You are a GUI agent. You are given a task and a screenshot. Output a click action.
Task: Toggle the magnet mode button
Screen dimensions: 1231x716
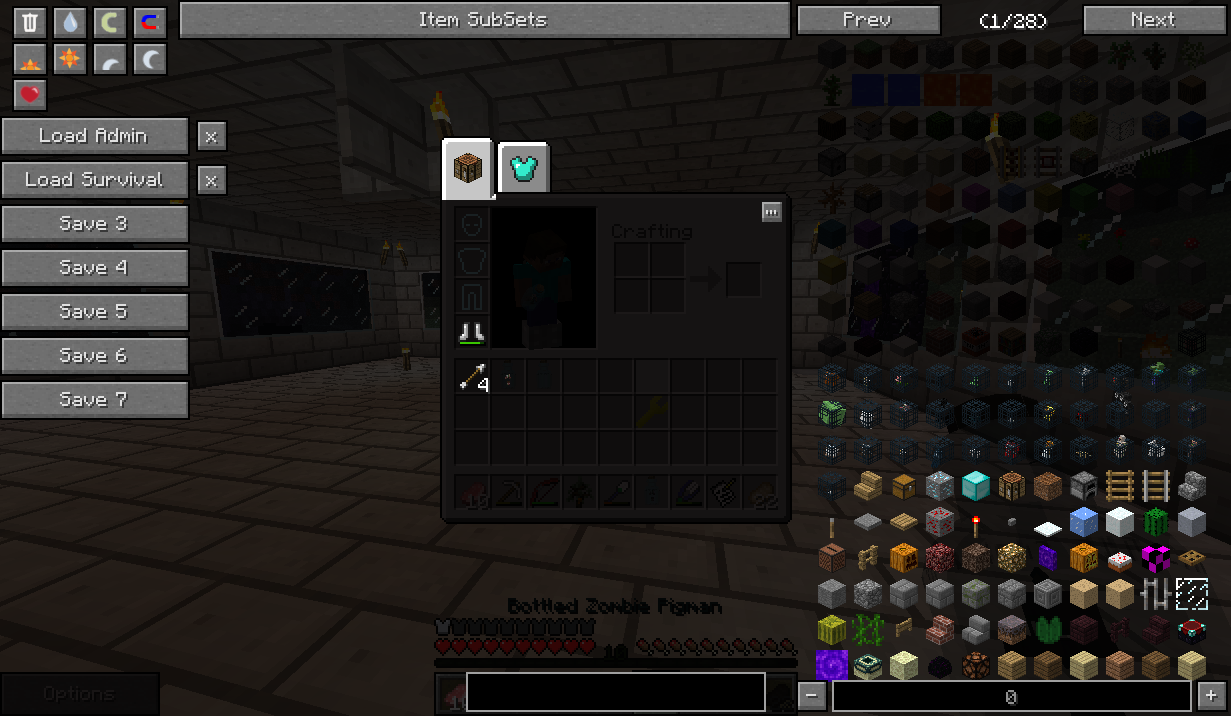click(x=150, y=22)
